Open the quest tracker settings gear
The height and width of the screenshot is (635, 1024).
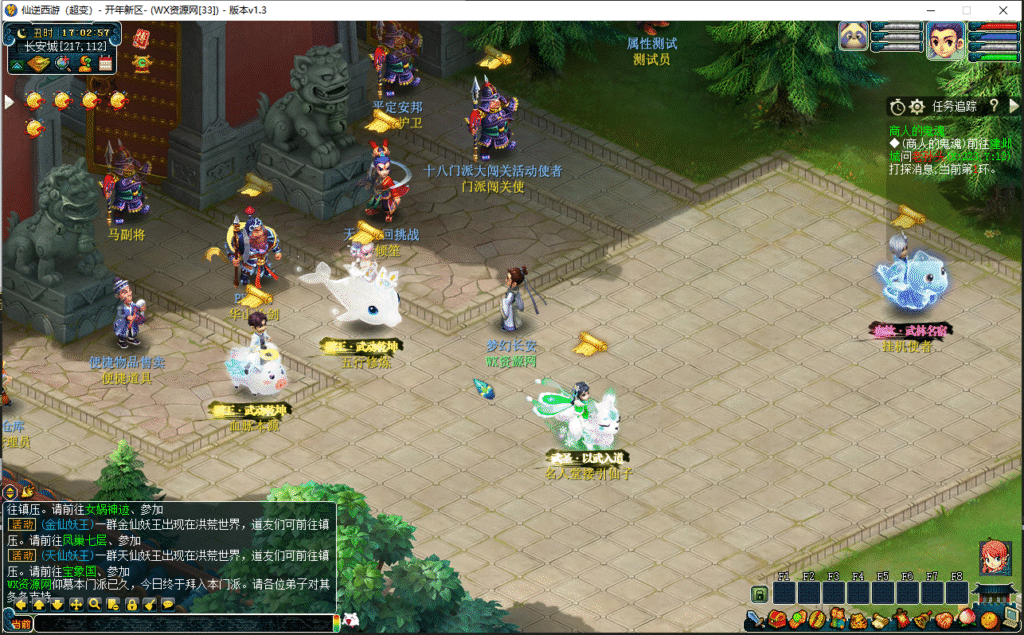pyautogui.click(x=916, y=106)
